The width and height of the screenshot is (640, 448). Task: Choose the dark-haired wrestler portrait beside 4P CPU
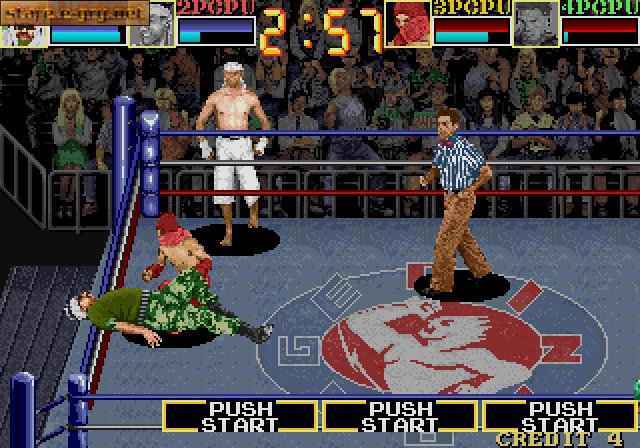[x=535, y=24]
